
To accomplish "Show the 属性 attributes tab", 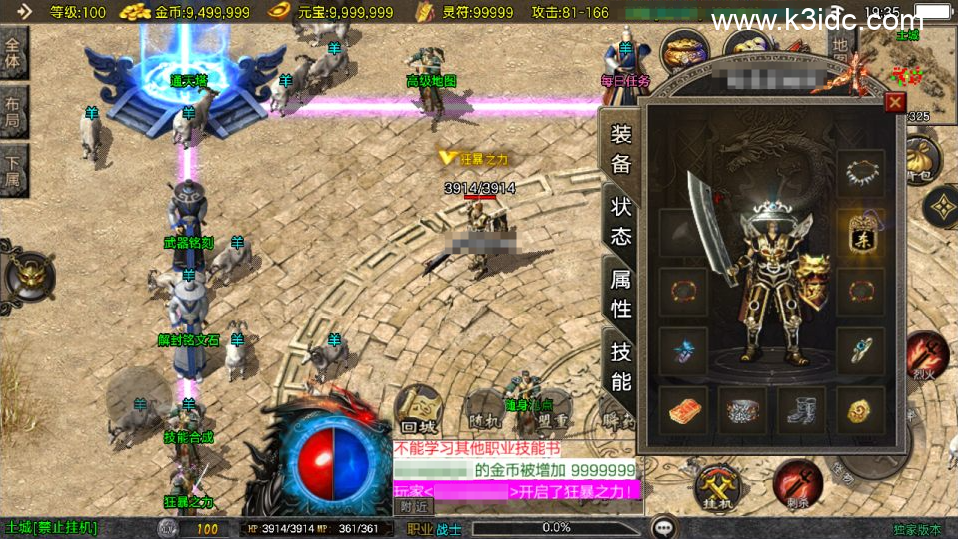I will click(621, 293).
